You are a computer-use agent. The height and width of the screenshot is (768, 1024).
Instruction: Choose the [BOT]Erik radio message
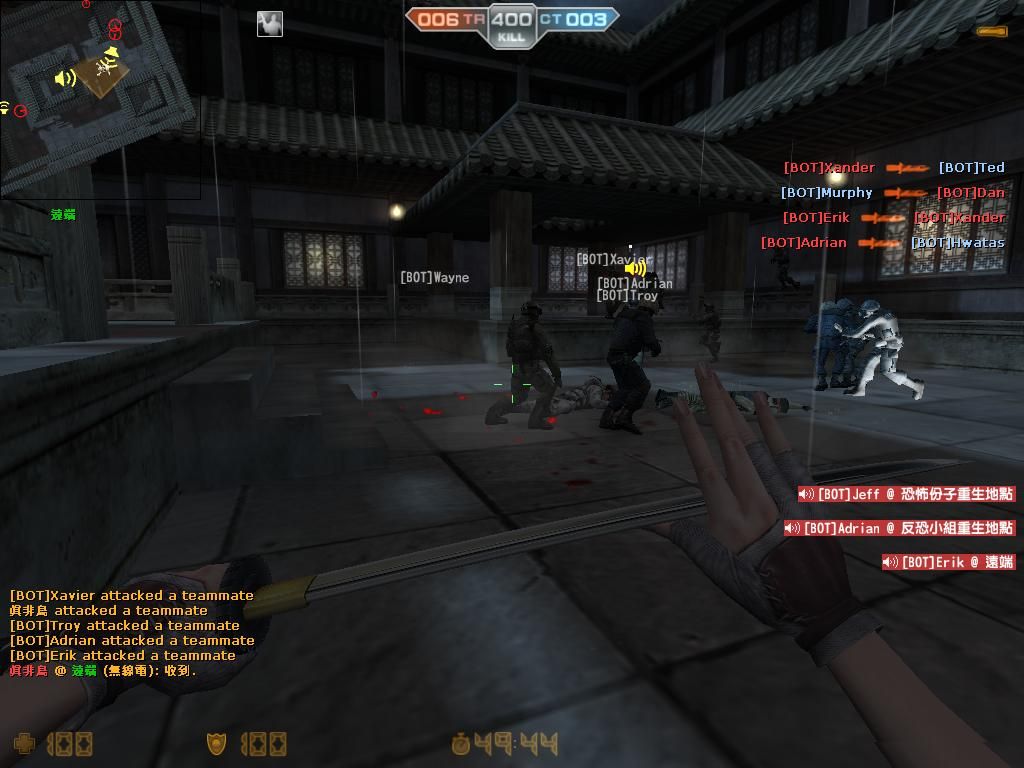948,562
